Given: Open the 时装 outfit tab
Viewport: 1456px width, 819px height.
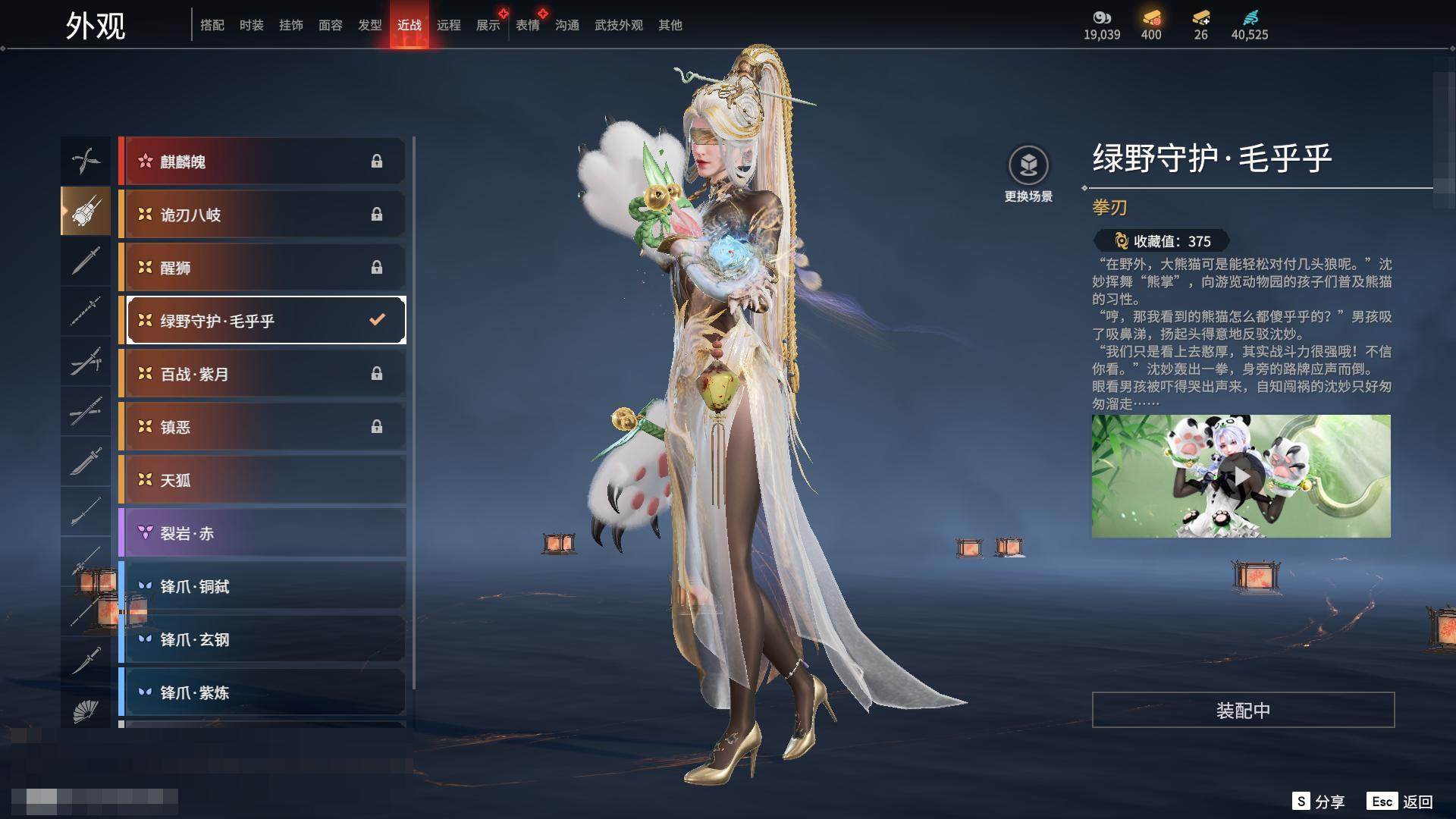Looking at the screenshot, I should coord(251,25).
